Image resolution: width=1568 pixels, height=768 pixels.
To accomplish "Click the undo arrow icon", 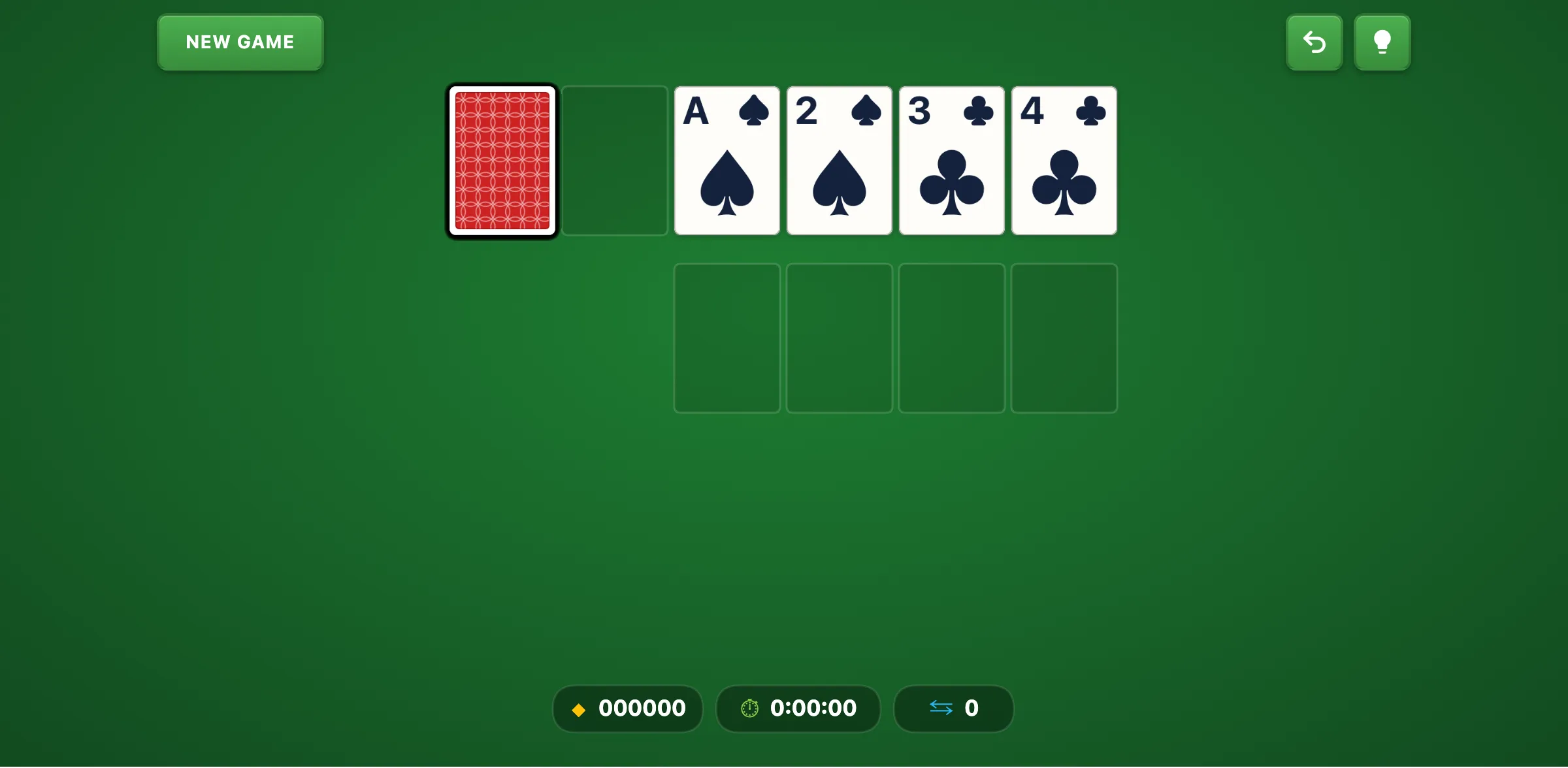I will (x=1314, y=42).
